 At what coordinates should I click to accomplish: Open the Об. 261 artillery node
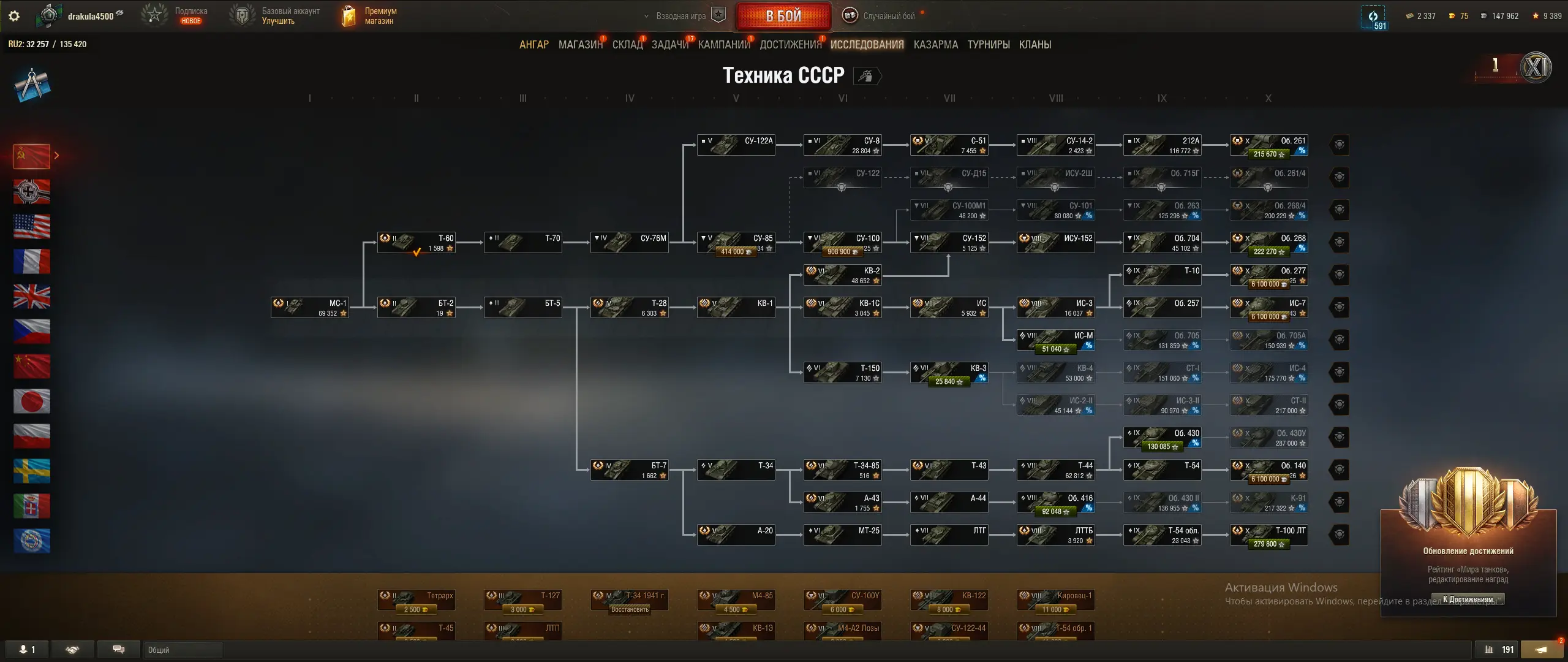pos(1269,145)
